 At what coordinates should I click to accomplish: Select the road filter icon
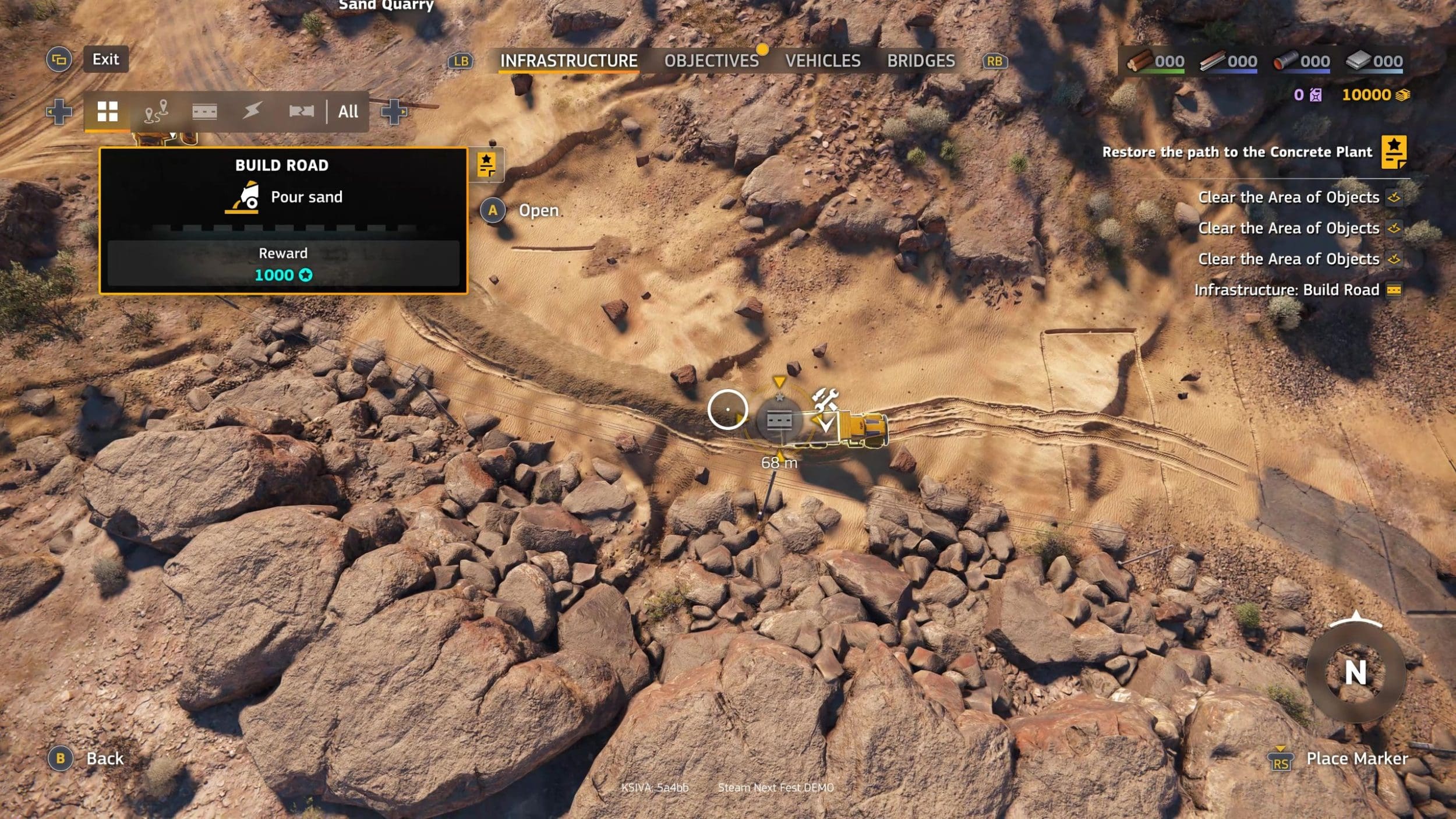204,111
